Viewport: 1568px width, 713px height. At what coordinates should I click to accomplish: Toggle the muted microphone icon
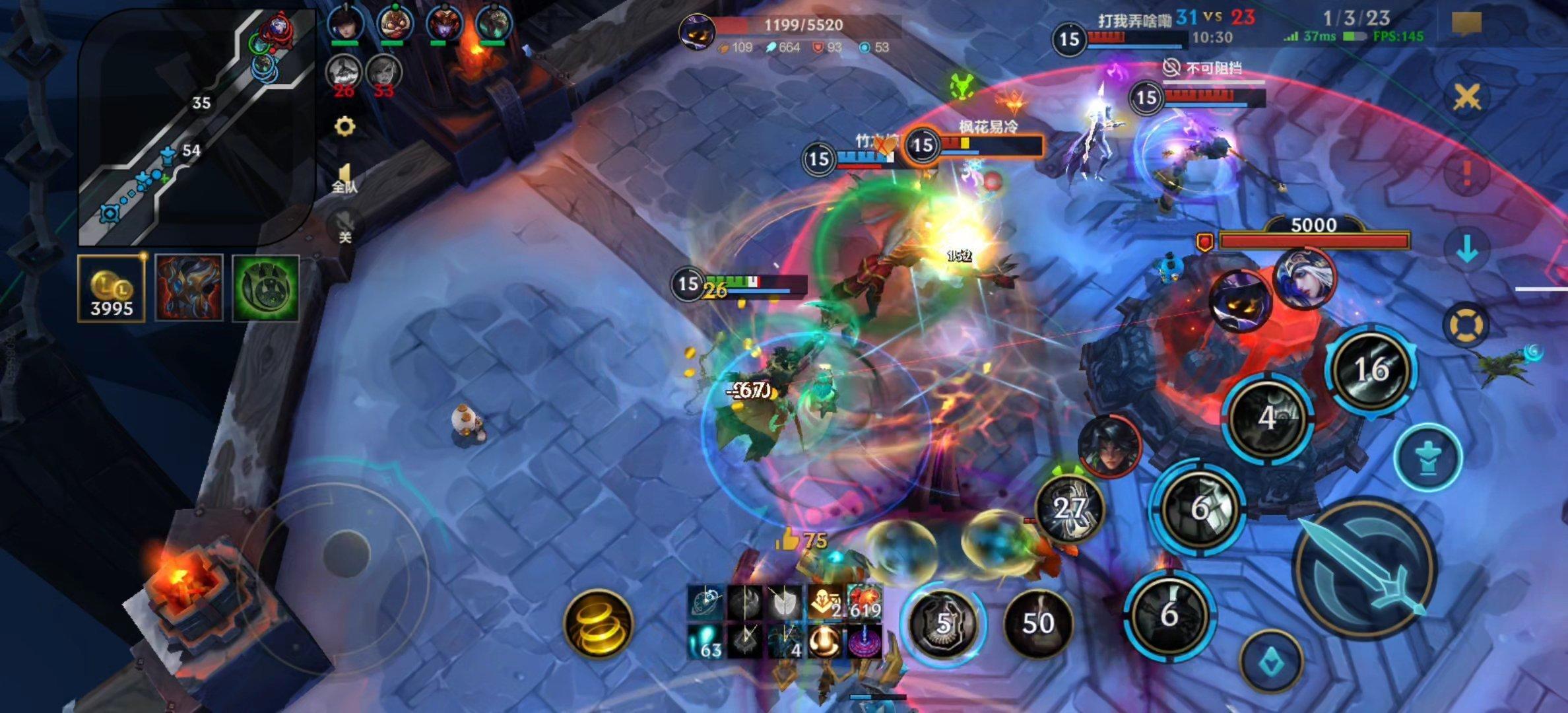[x=344, y=226]
